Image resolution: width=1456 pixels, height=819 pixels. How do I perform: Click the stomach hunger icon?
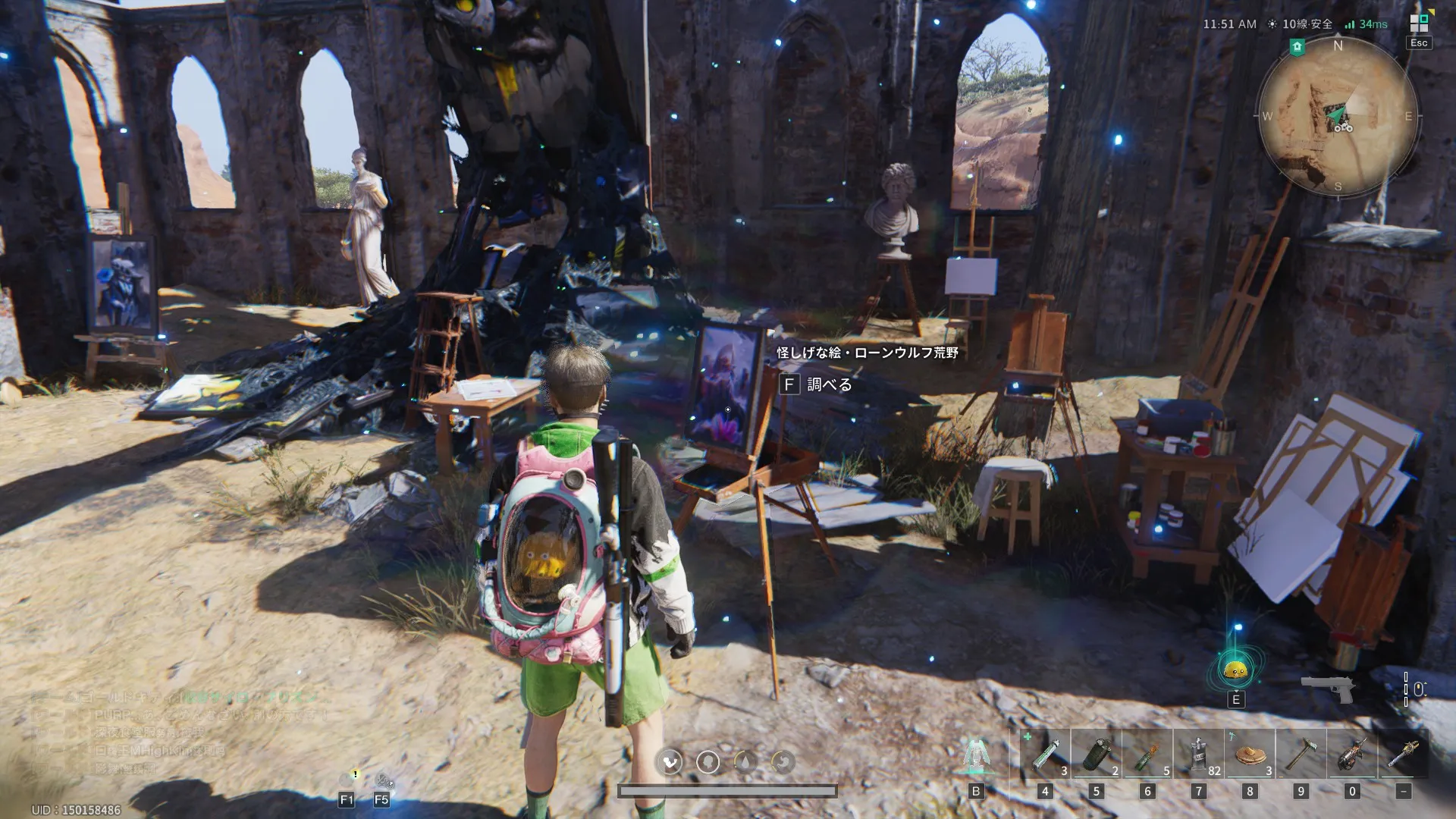coord(783,761)
